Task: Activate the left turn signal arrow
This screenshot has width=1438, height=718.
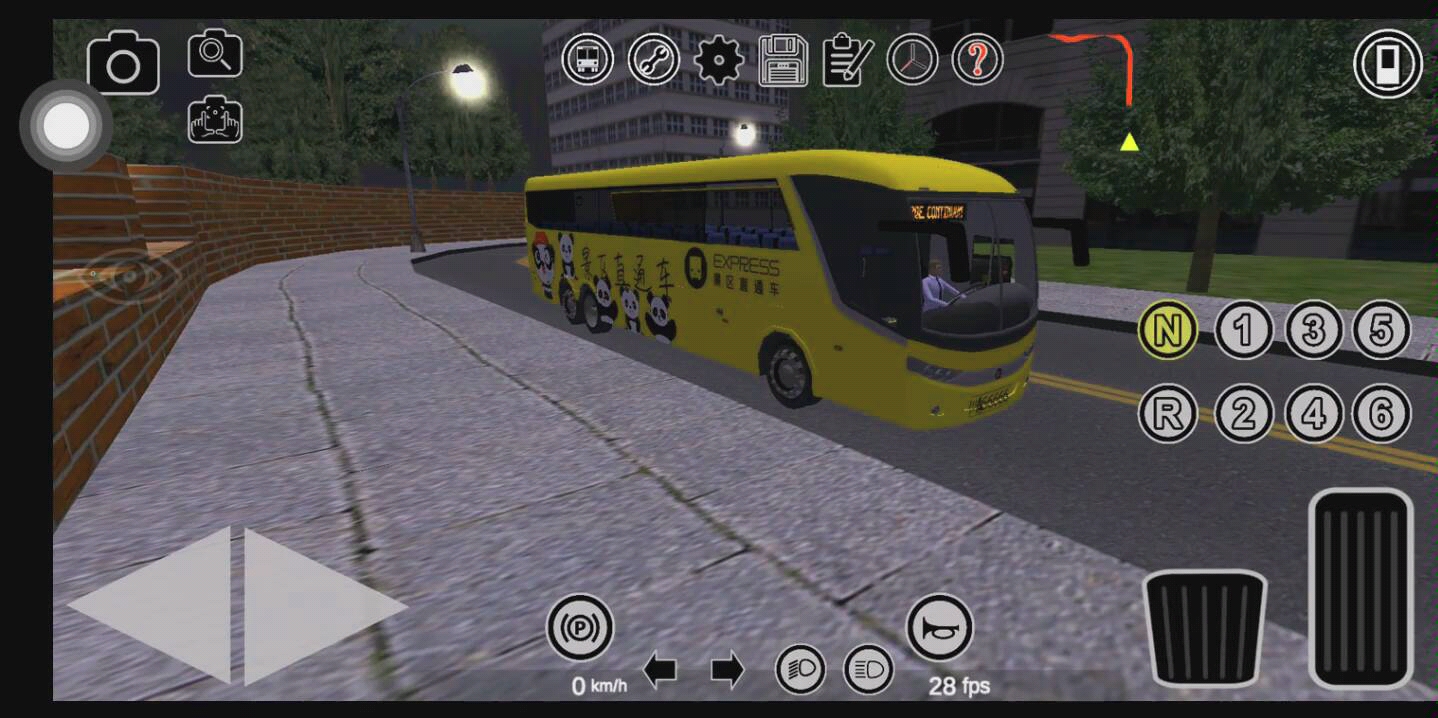Action: (659, 670)
